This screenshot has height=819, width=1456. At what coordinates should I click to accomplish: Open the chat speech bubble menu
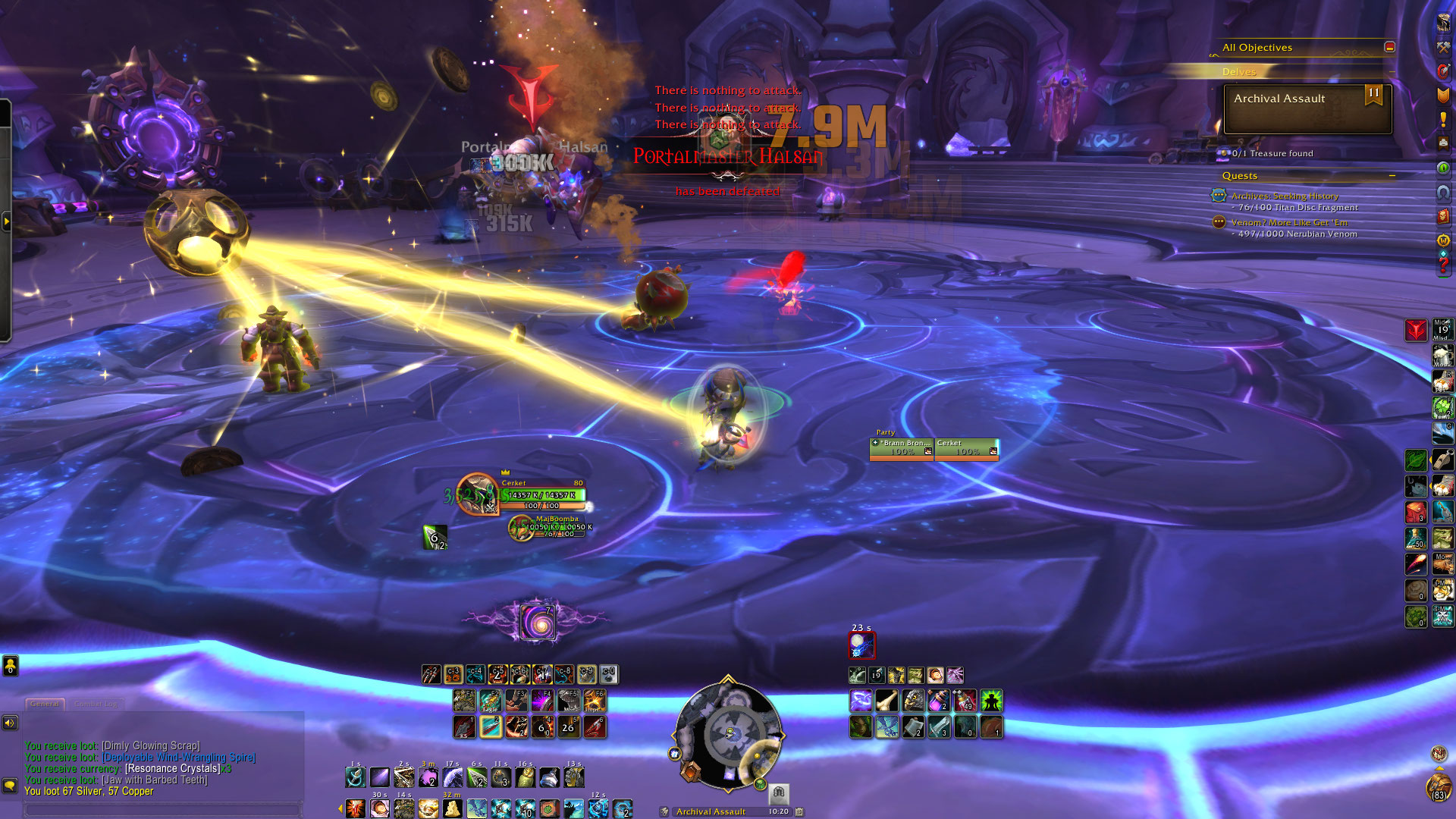click(10, 785)
